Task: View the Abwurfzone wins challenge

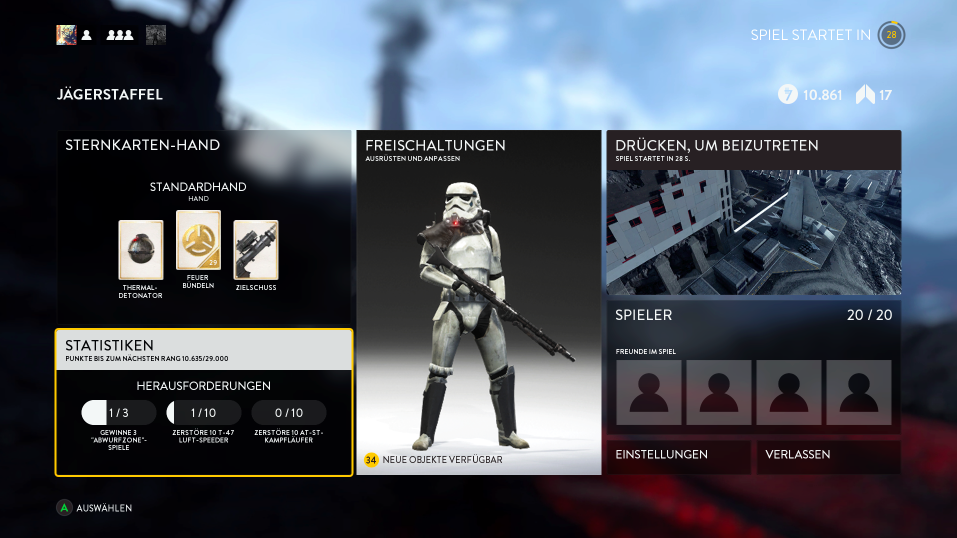Action: tap(119, 413)
